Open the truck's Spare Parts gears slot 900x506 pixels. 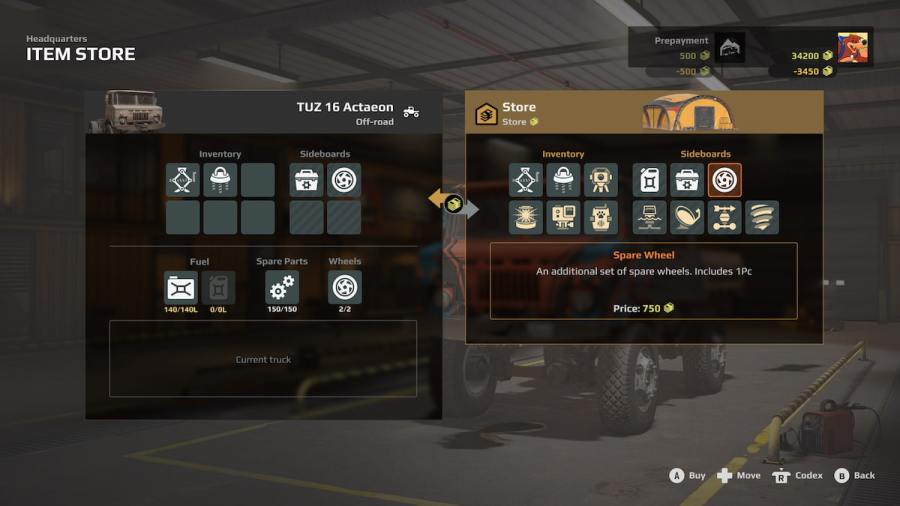click(282, 288)
